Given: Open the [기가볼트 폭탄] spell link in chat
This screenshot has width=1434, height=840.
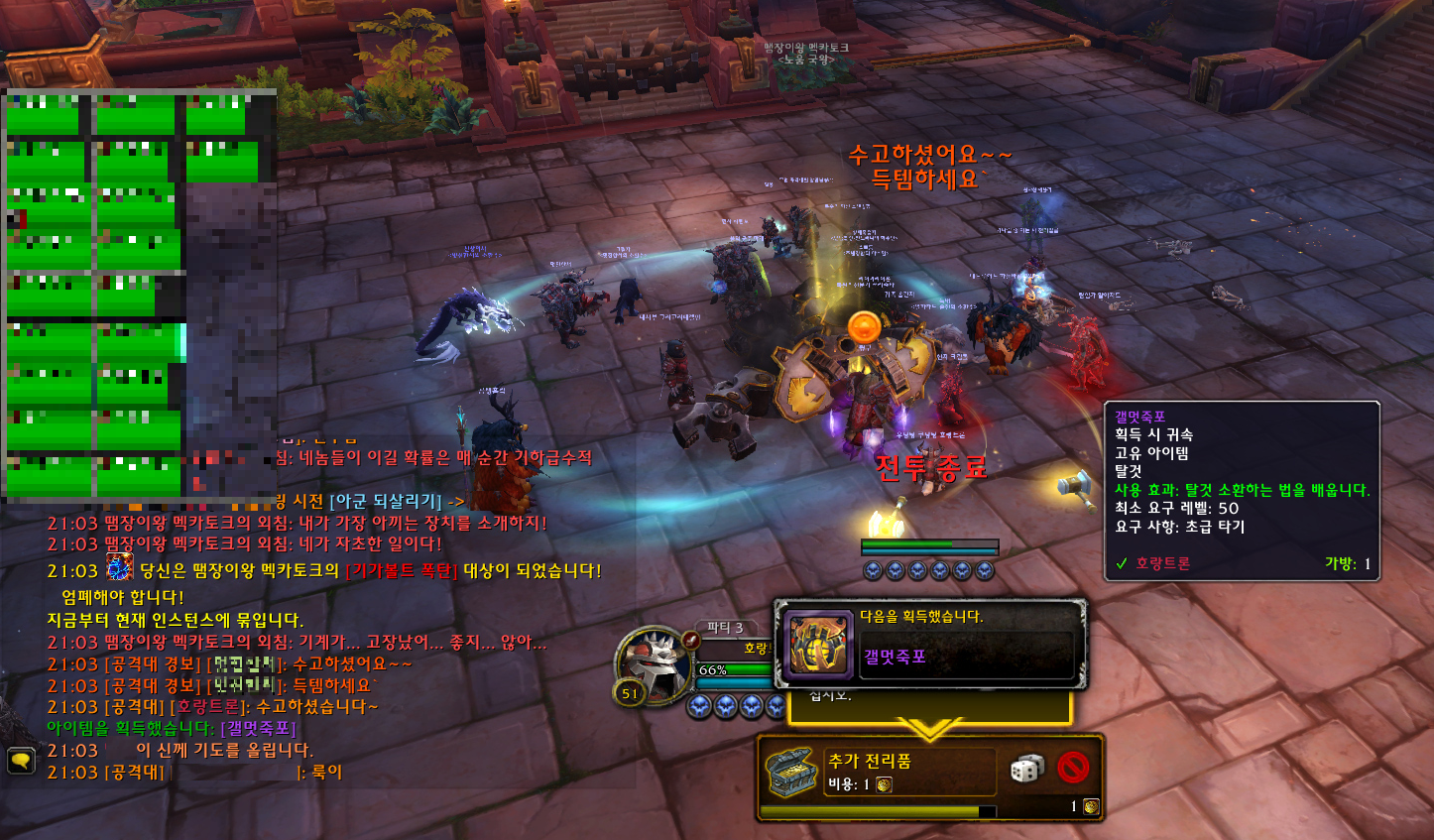Looking at the screenshot, I should click(402, 571).
